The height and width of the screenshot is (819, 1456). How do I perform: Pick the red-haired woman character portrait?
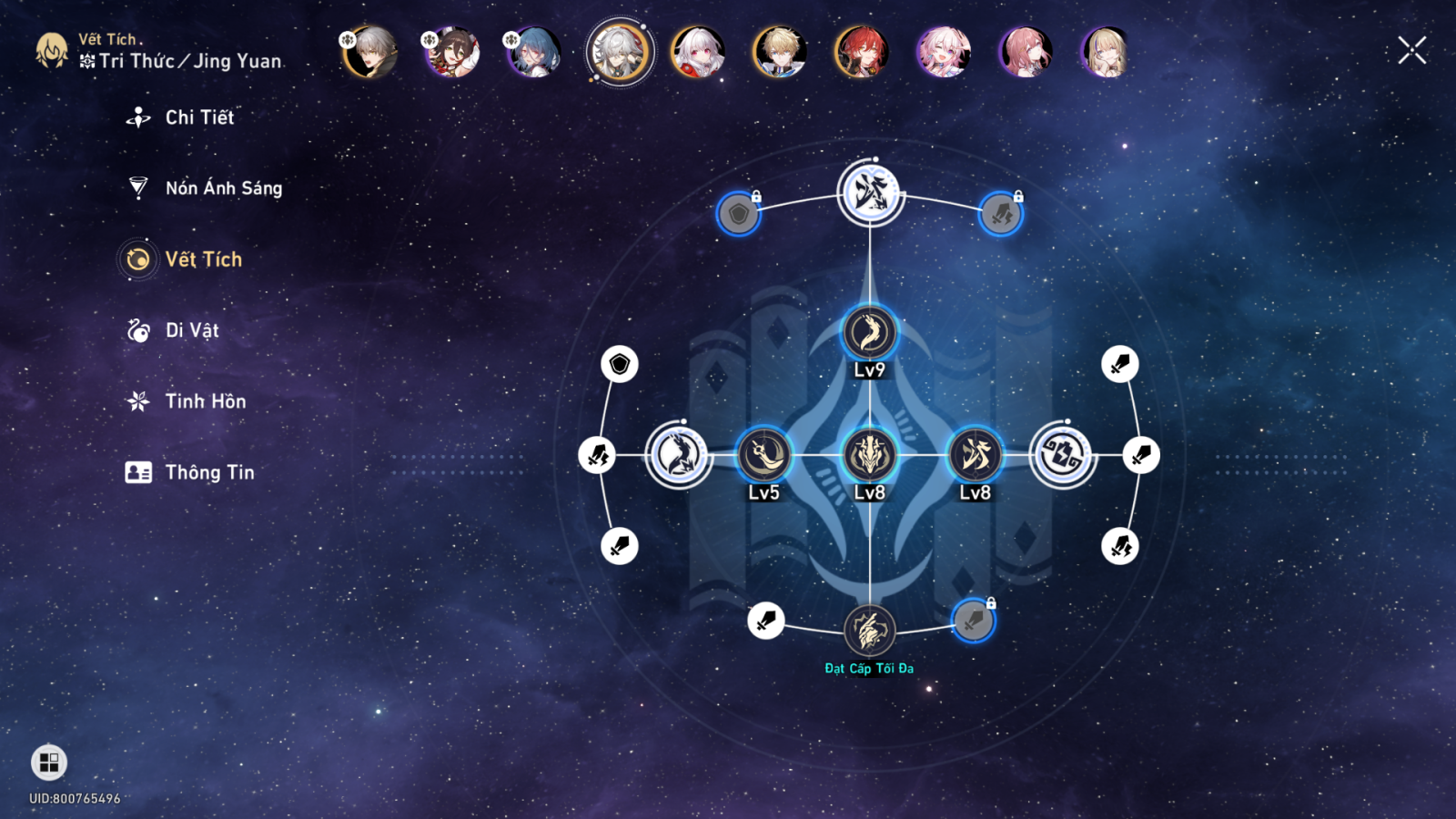862,52
